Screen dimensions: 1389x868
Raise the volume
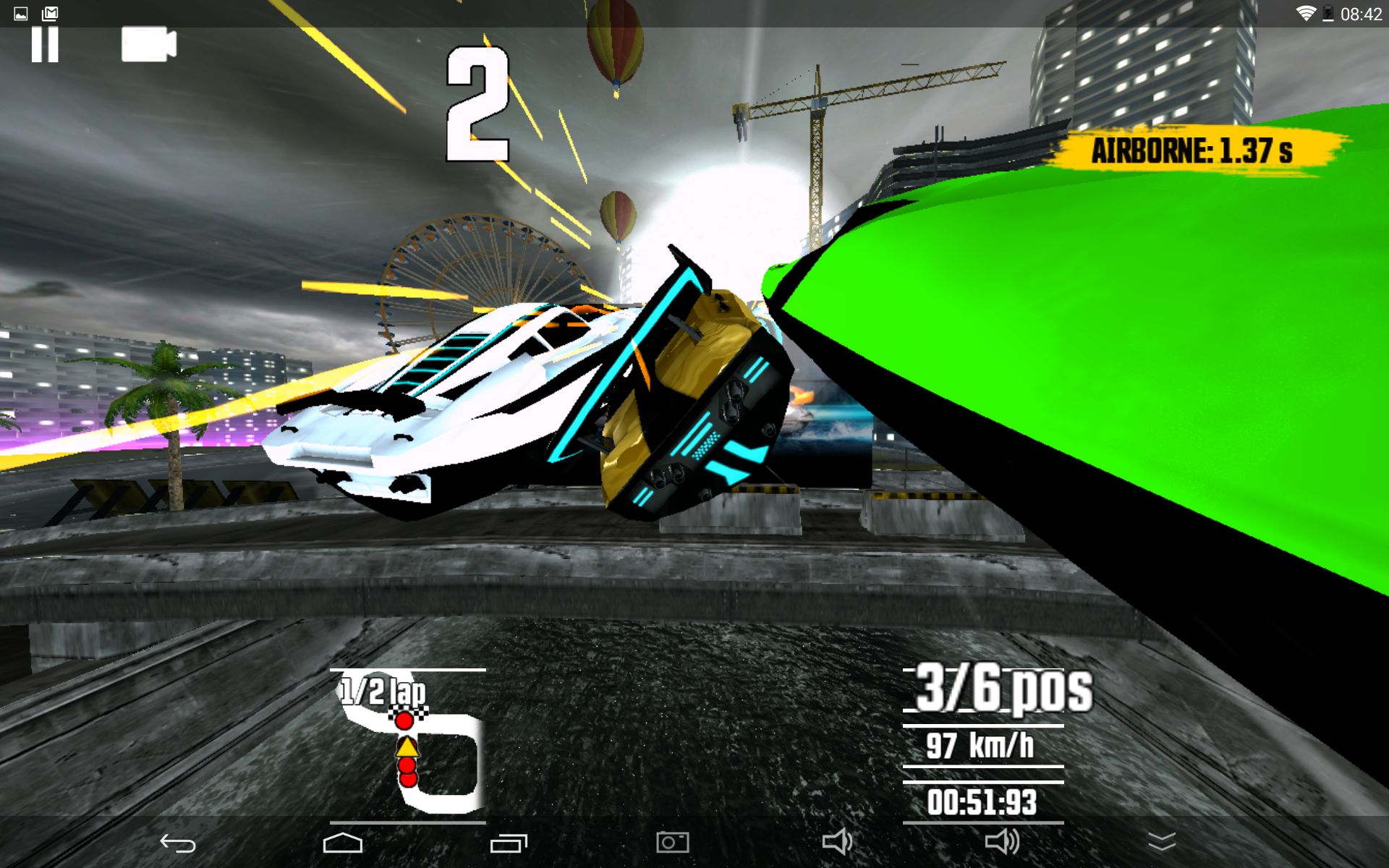pos(1002,842)
